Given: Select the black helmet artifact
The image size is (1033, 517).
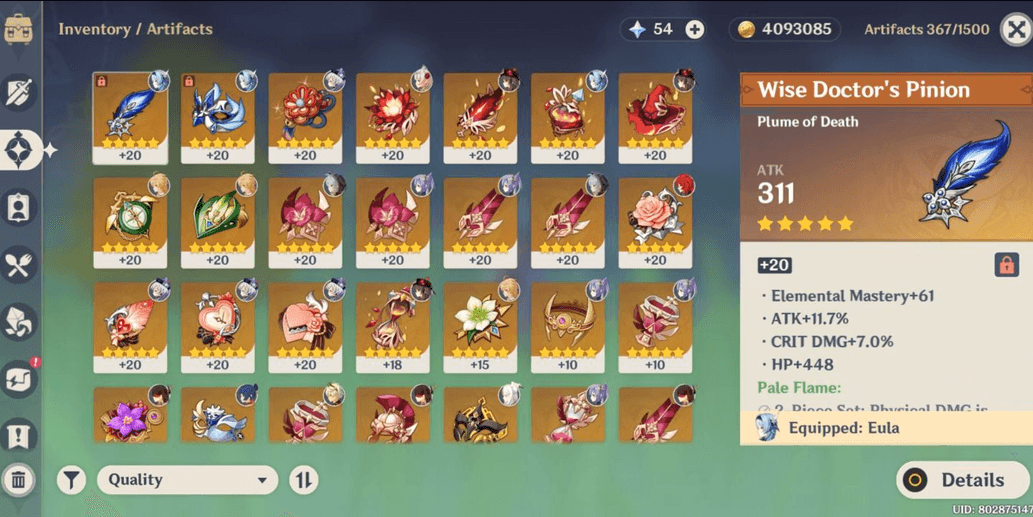Looking at the screenshot, I should (x=480, y=417).
